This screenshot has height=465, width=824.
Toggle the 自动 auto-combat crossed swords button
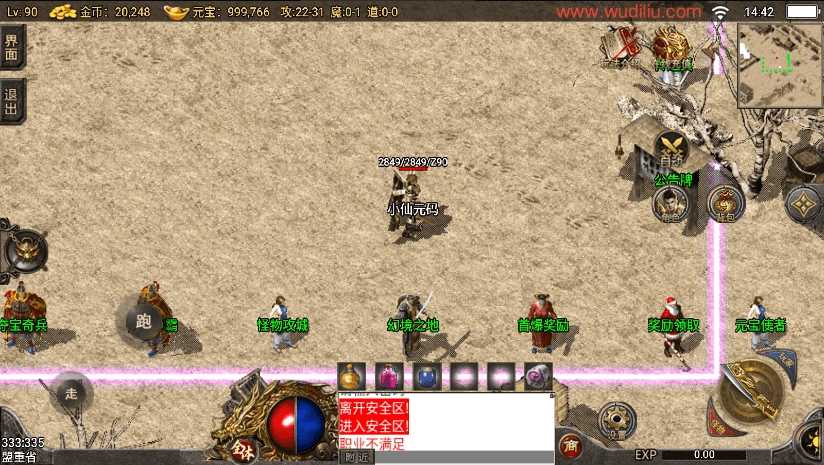click(672, 151)
